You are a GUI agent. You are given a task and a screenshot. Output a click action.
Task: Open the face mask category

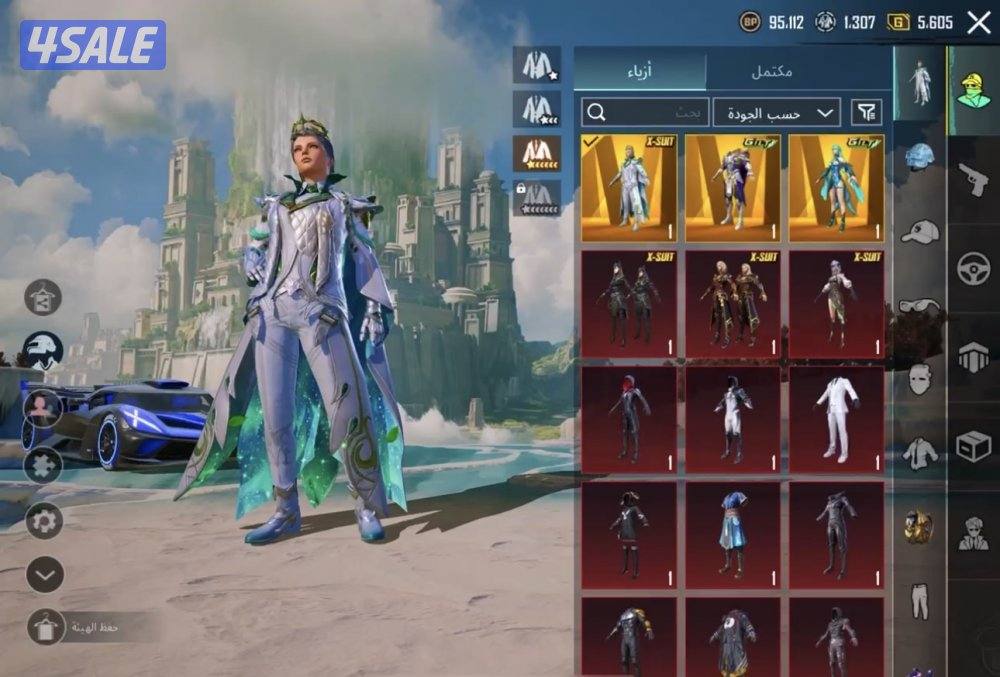pyautogui.click(x=919, y=379)
